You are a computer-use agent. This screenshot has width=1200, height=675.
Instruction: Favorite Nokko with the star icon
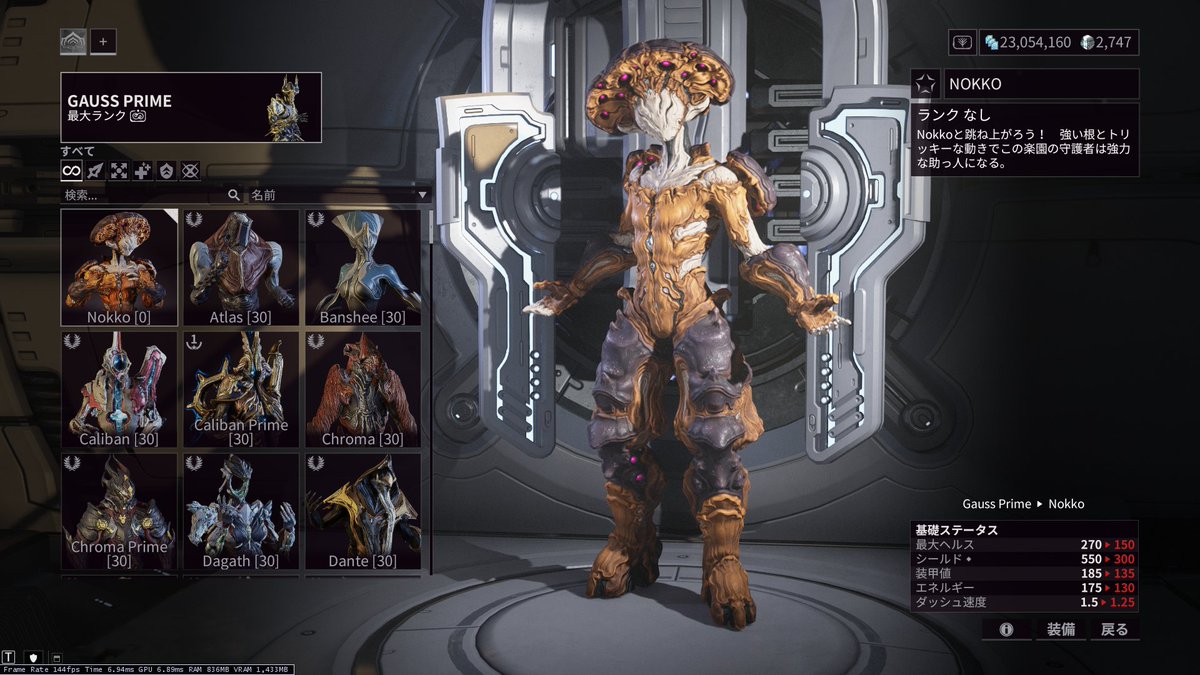927,84
